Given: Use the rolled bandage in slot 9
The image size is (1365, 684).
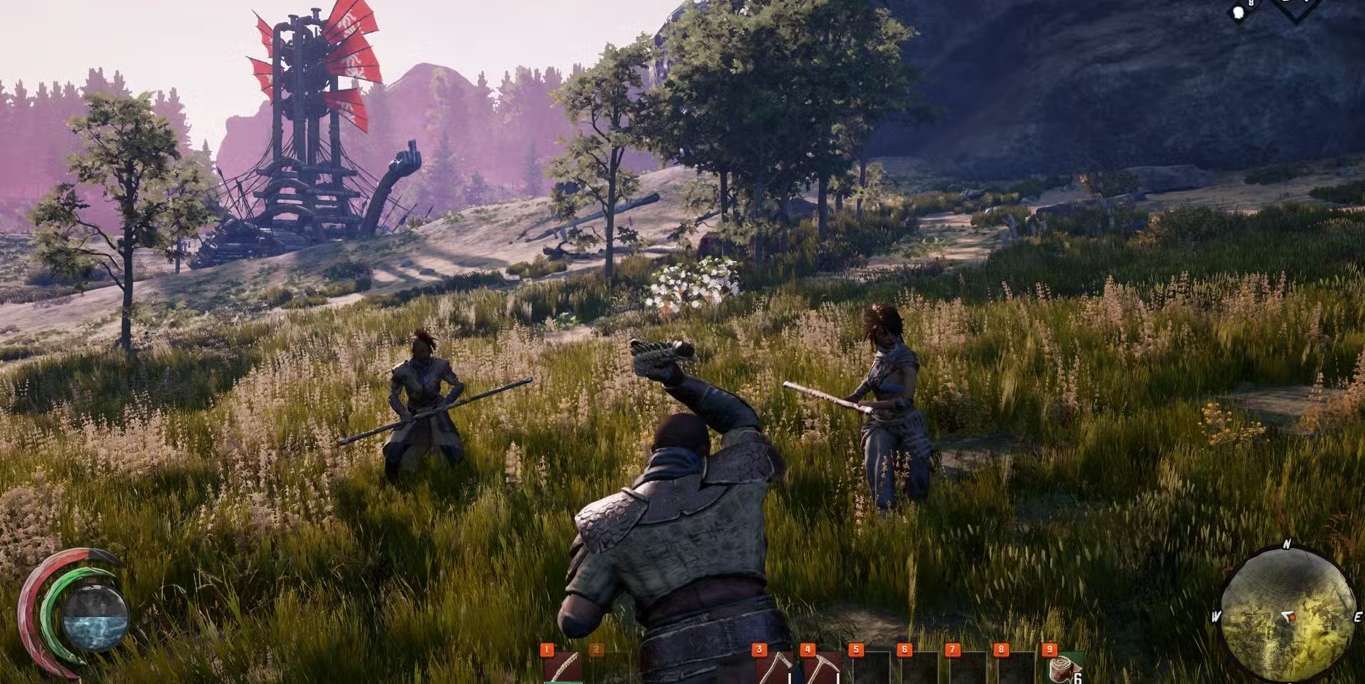Looking at the screenshot, I should [1064, 668].
